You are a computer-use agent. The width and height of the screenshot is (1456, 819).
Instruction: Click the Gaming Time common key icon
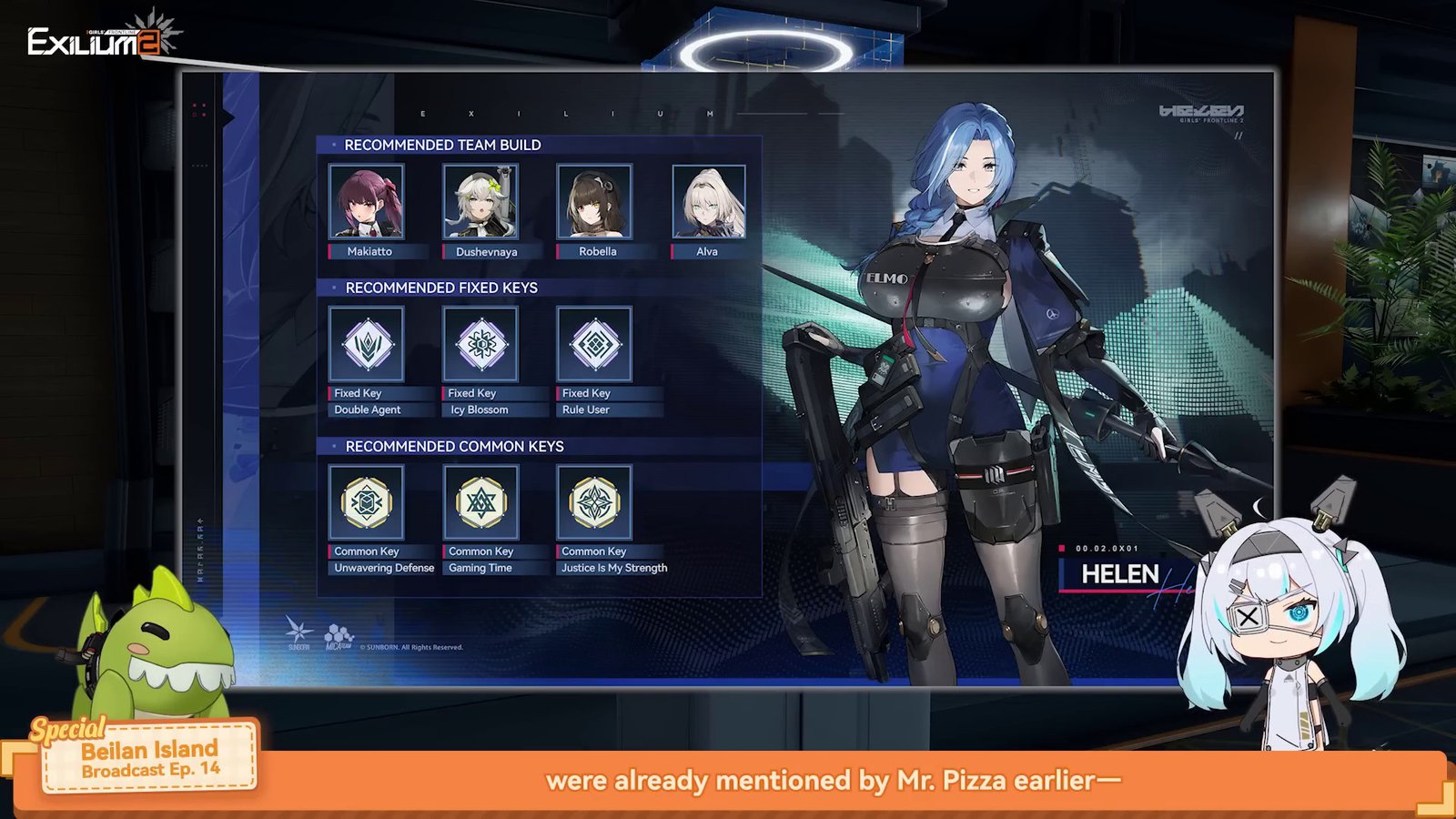pyautogui.click(x=480, y=502)
